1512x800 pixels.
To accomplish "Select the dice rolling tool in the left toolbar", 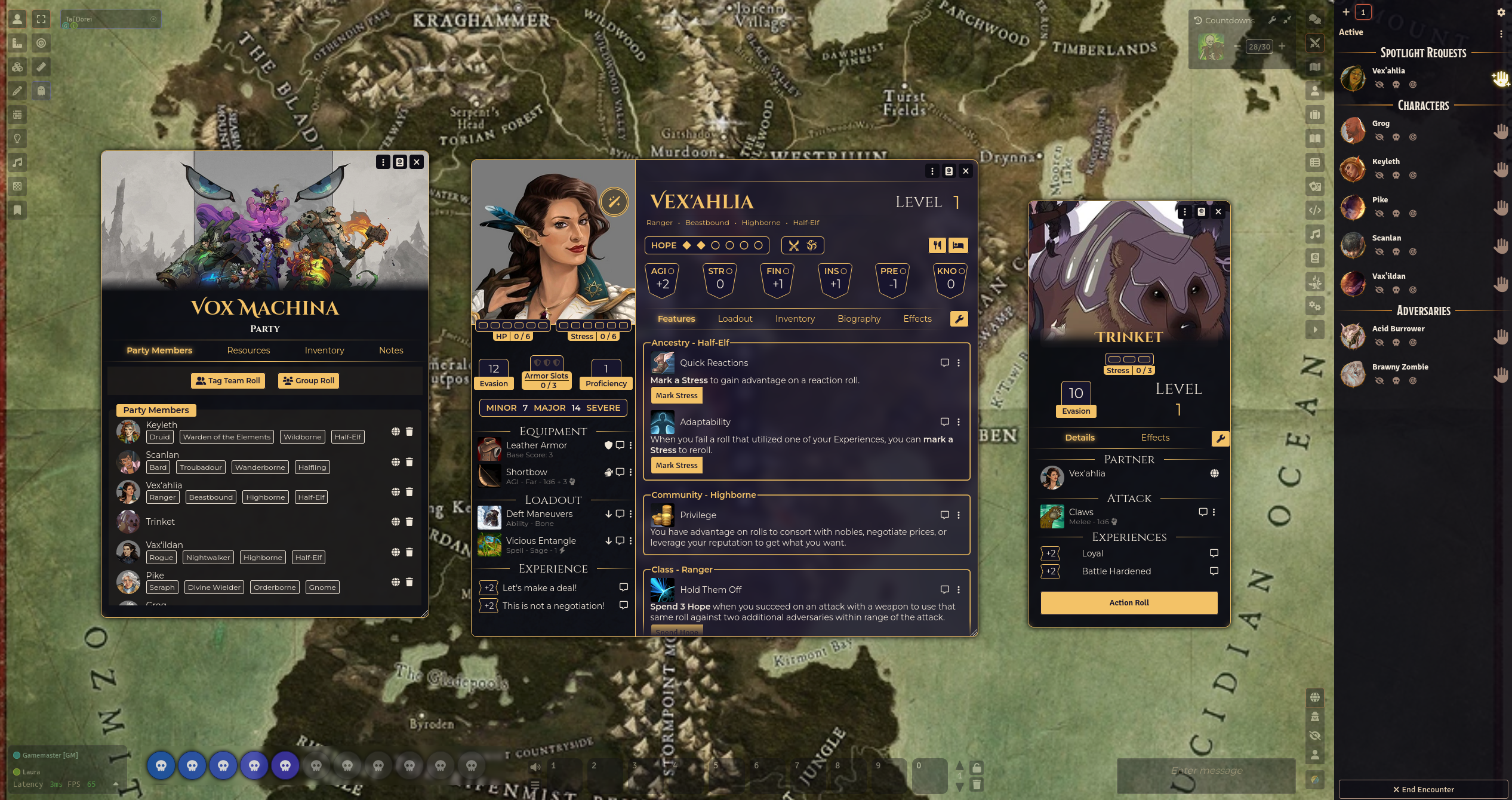I will 17,67.
